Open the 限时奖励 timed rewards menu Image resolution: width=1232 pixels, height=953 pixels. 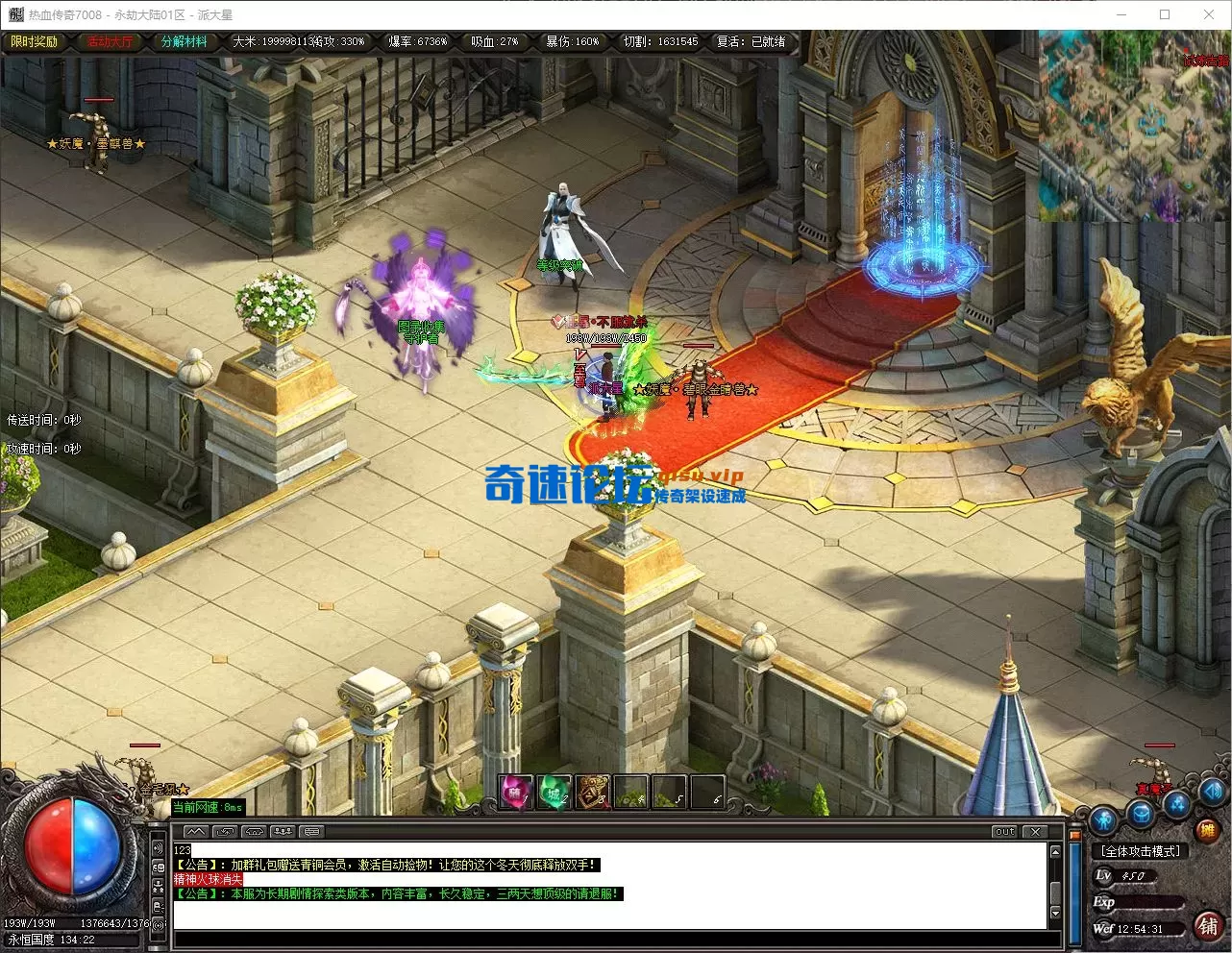click(x=35, y=41)
